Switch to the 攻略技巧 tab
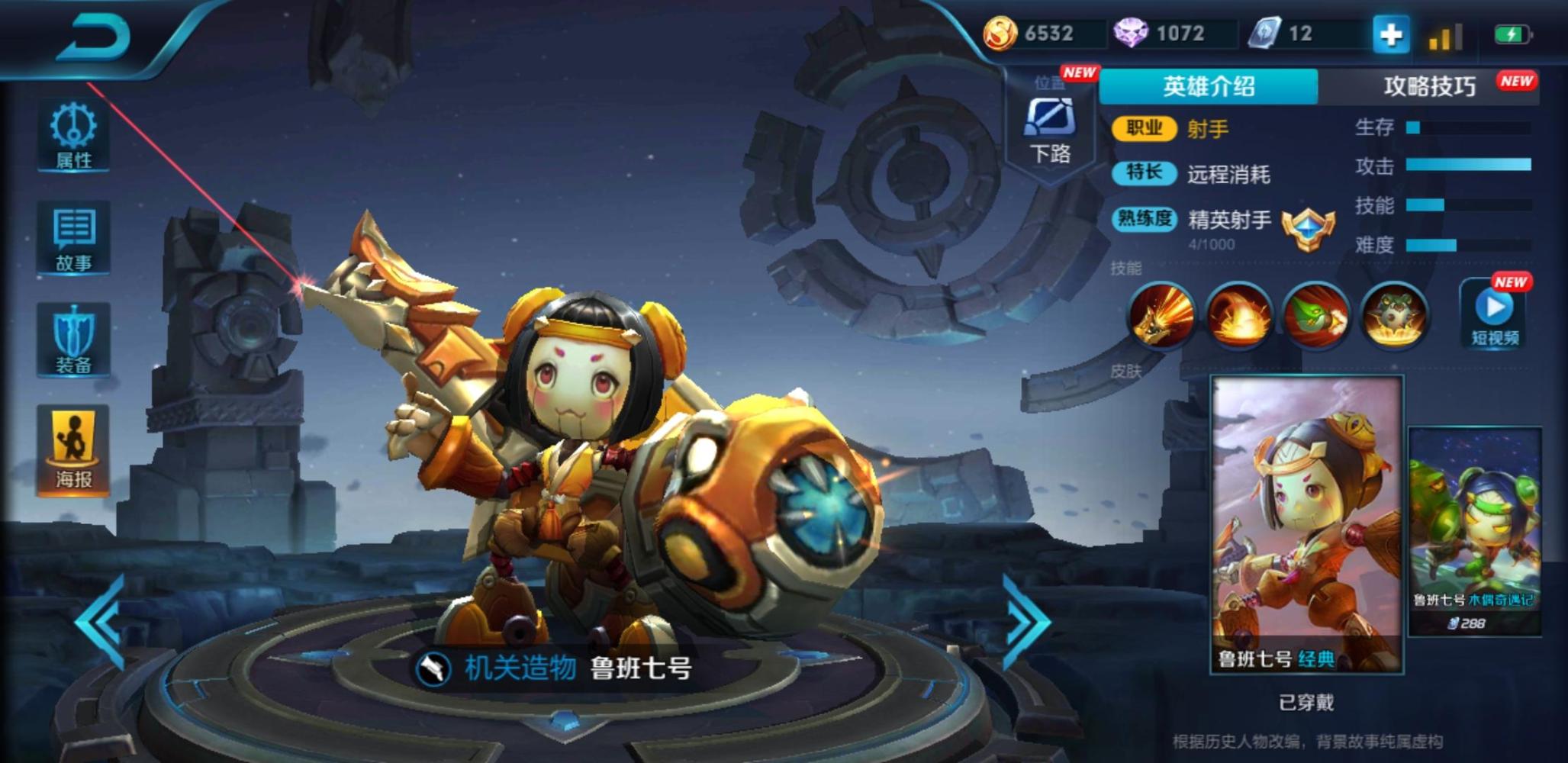1568x763 pixels. (x=1430, y=86)
